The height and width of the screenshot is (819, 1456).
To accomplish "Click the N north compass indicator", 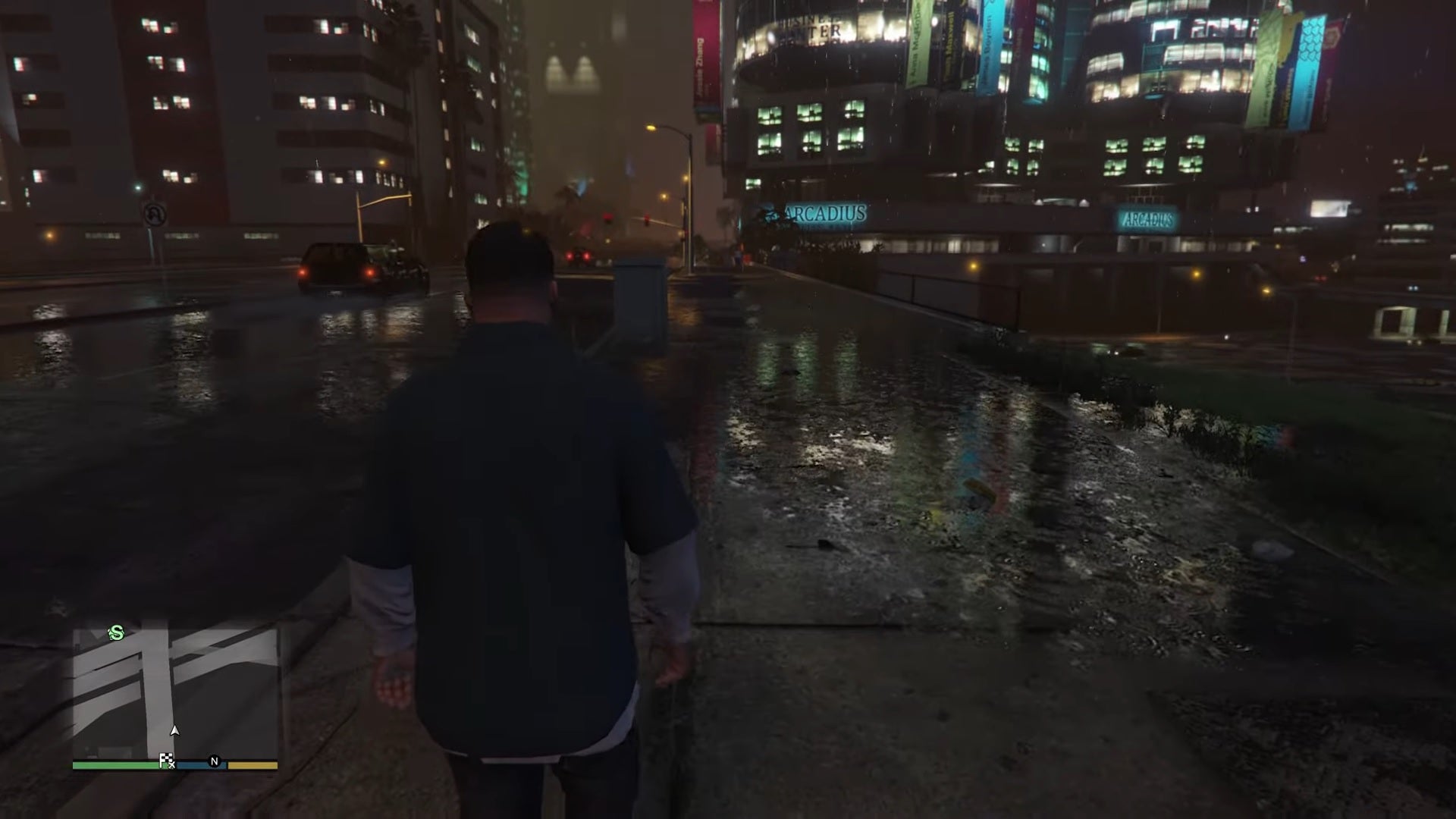I will 215,761.
